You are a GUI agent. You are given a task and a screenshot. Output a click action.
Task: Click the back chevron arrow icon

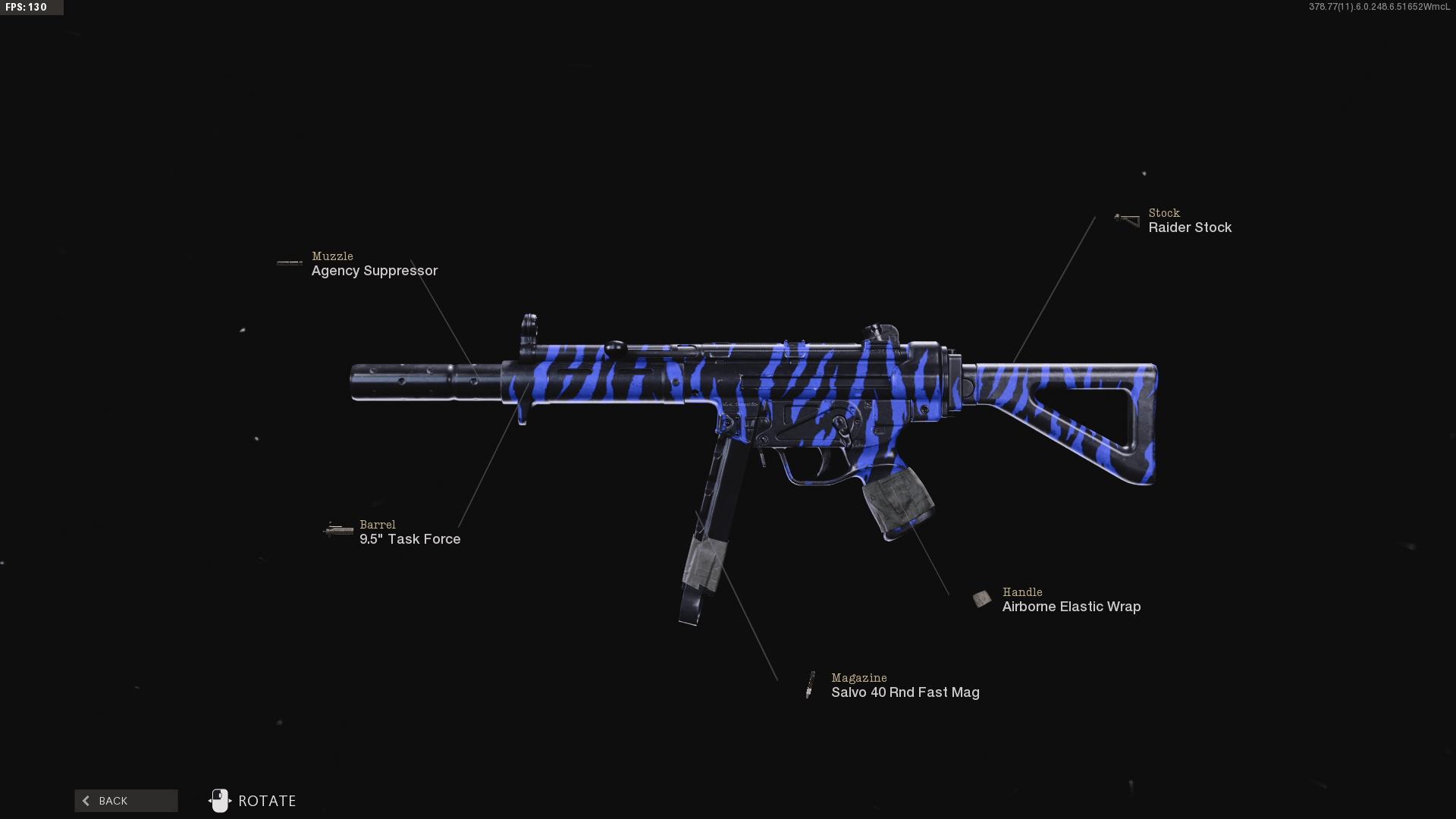(86, 800)
